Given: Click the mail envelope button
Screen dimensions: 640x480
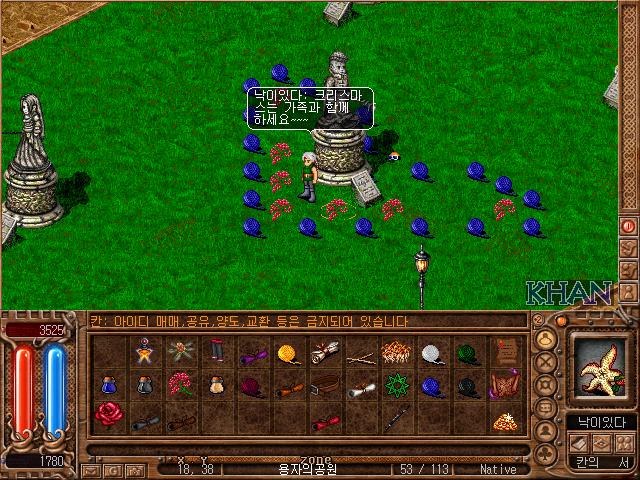Looking at the screenshot, I should click(91, 469).
